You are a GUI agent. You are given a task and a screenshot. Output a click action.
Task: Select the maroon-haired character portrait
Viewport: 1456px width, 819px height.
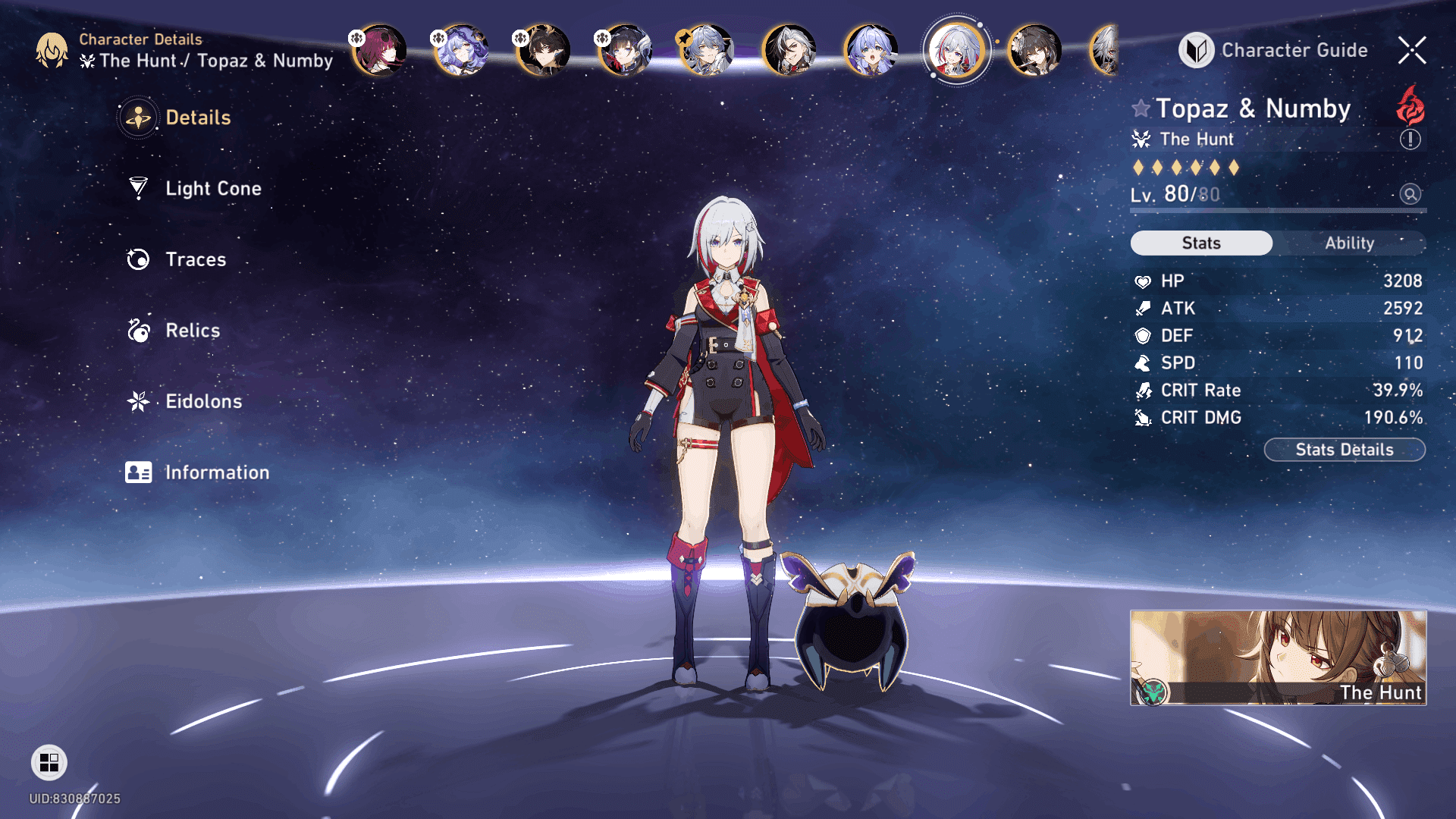click(x=380, y=51)
